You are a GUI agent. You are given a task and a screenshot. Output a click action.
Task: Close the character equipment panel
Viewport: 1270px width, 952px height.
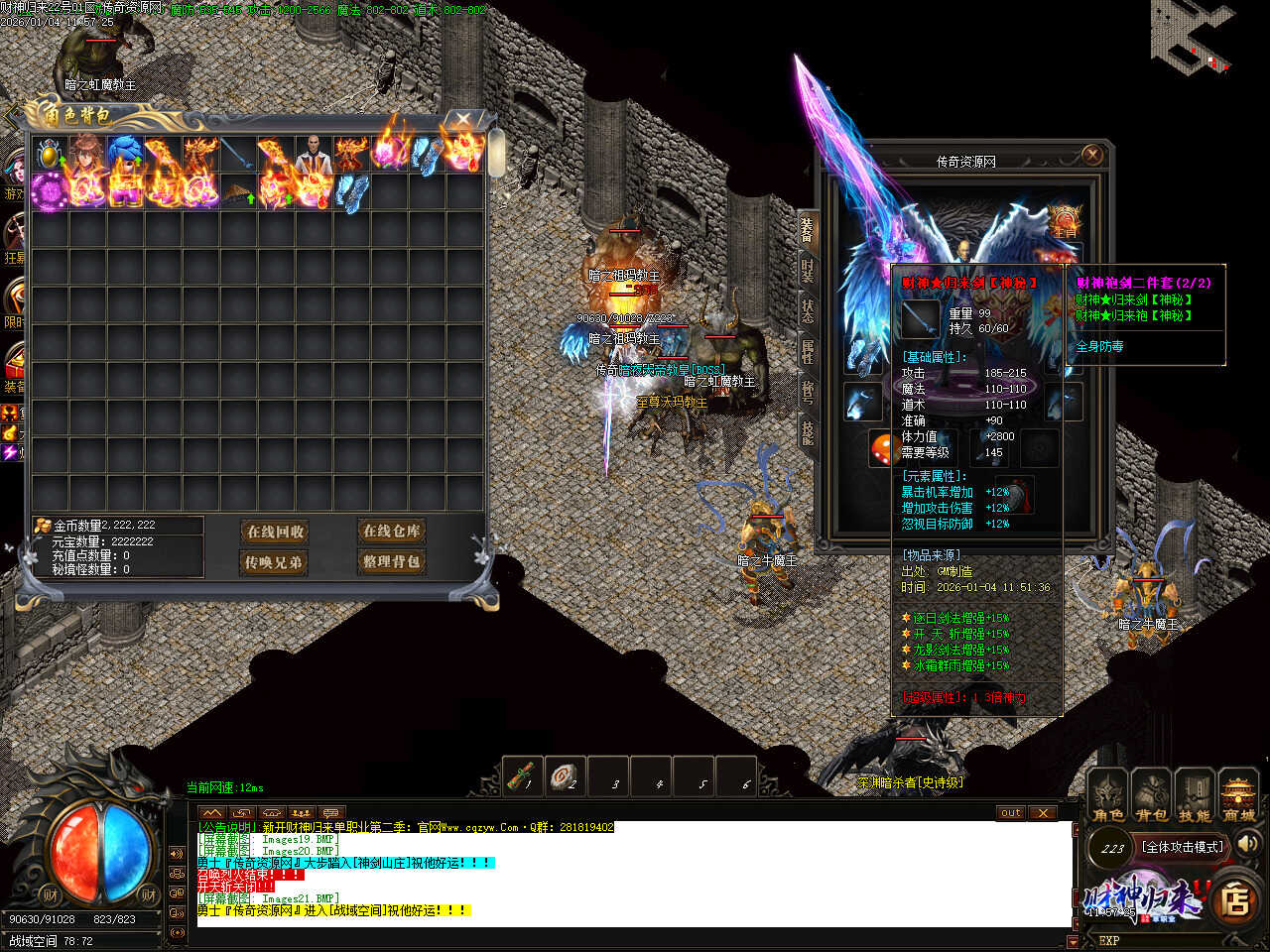pyautogui.click(x=1091, y=155)
